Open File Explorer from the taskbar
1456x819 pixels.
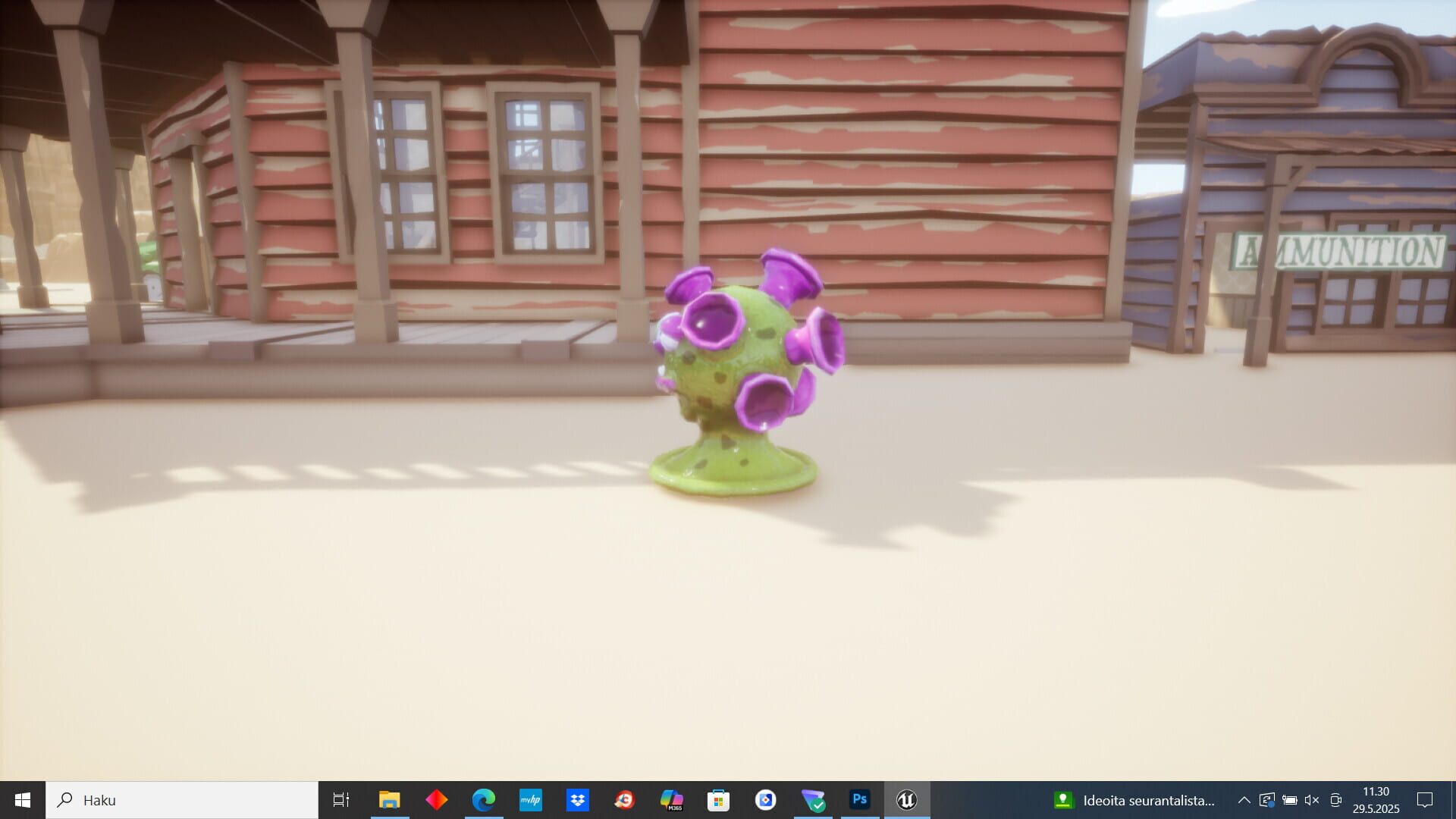[390, 799]
